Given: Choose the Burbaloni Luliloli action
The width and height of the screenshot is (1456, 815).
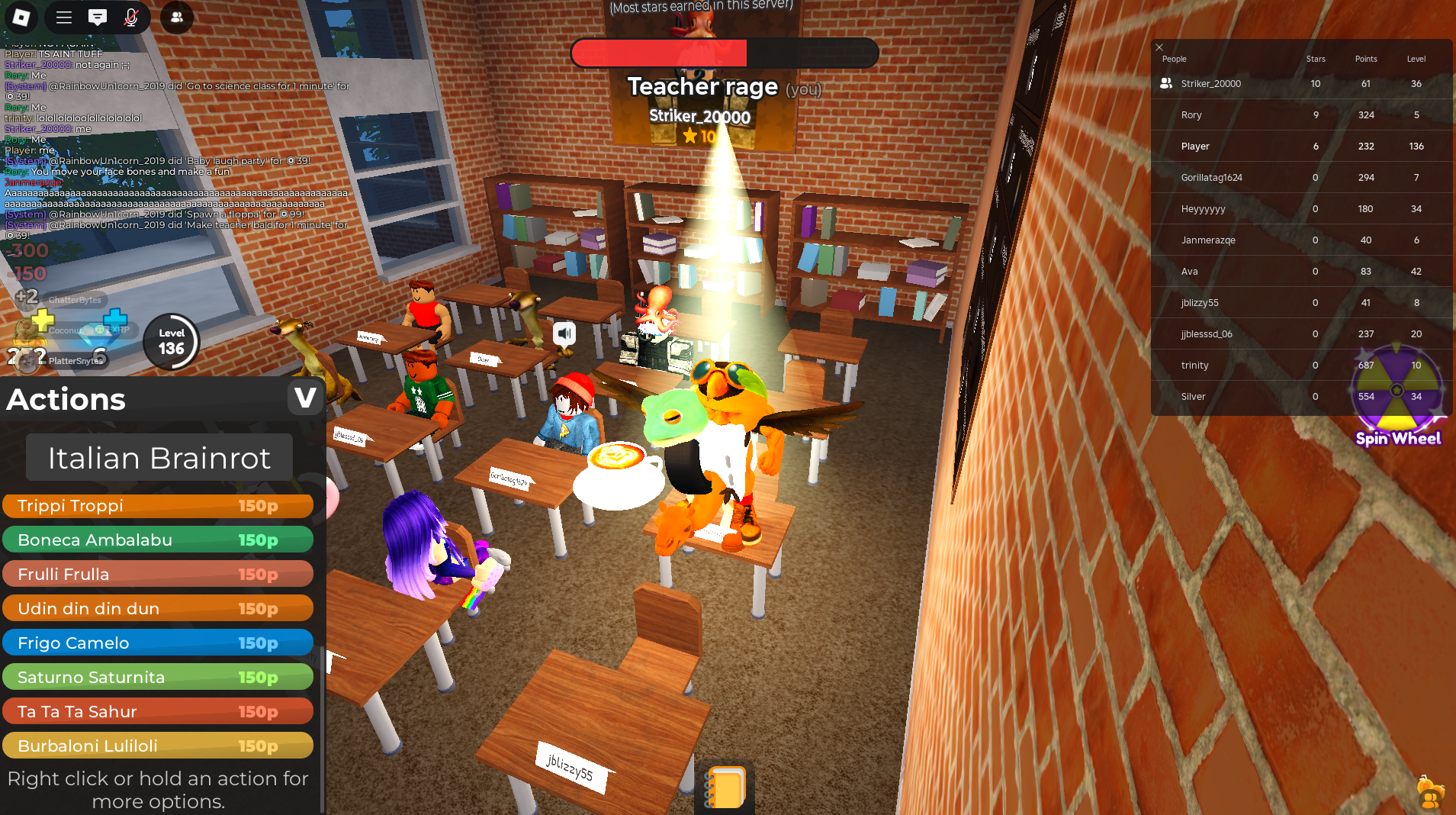Looking at the screenshot, I should click(x=158, y=746).
